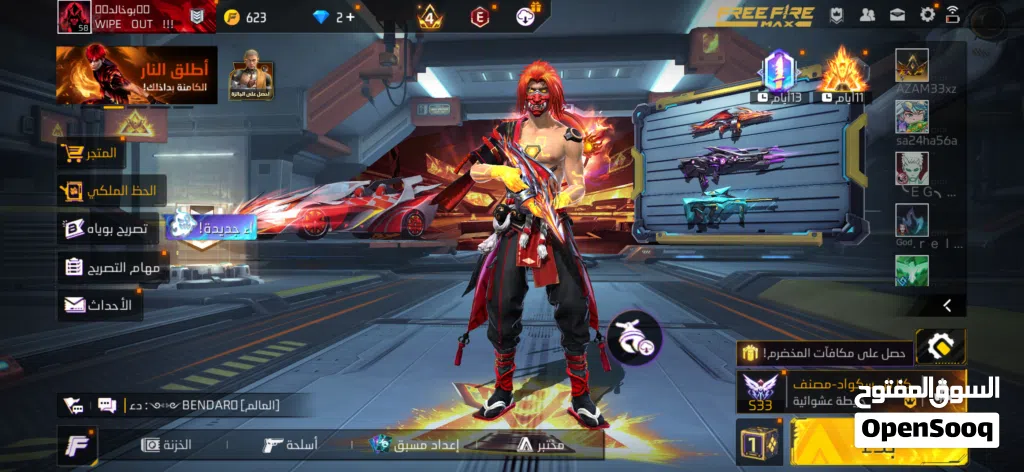The height and width of the screenshot is (472, 1024).
Task: Switch to the Vault (الخزنة) tab
Action: (x=167, y=444)
